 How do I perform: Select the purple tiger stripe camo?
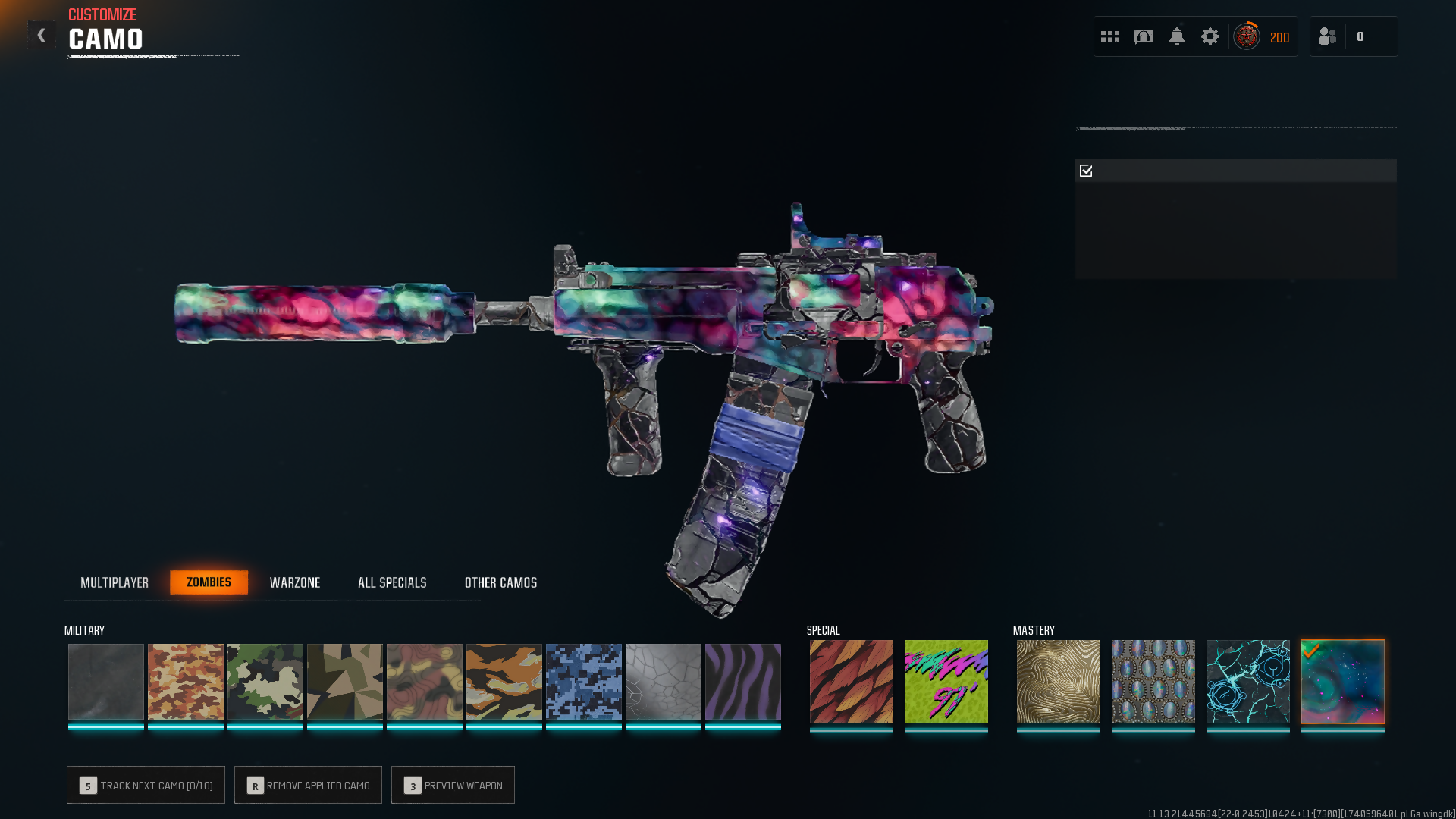point(743,681)
